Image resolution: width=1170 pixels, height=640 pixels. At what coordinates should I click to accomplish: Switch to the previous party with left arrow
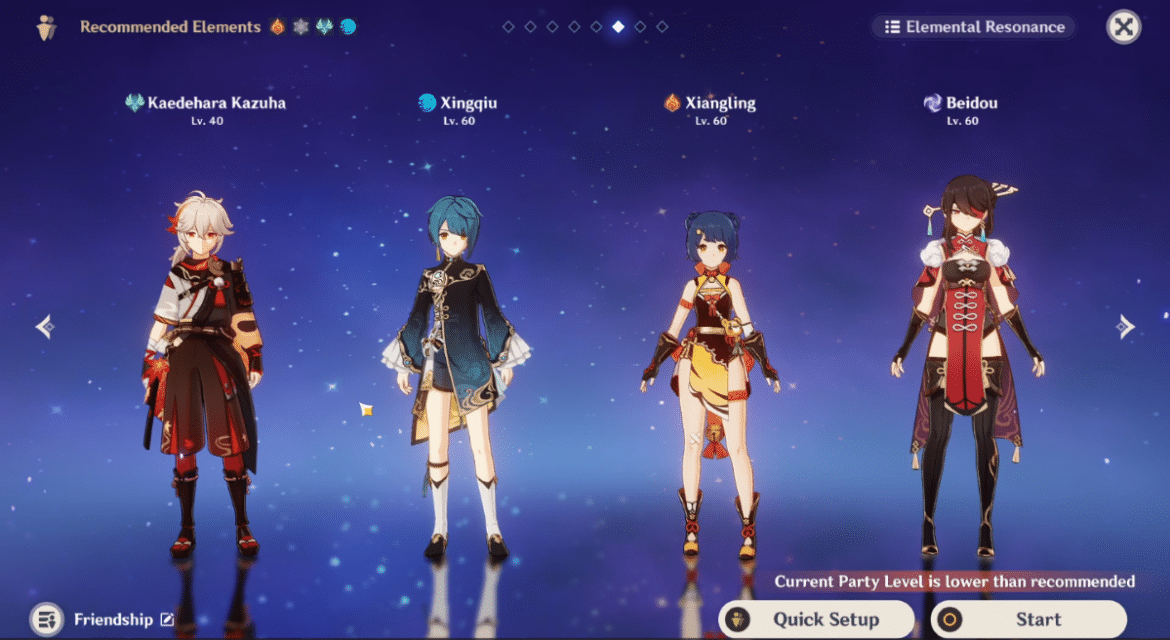click(44, 327)
